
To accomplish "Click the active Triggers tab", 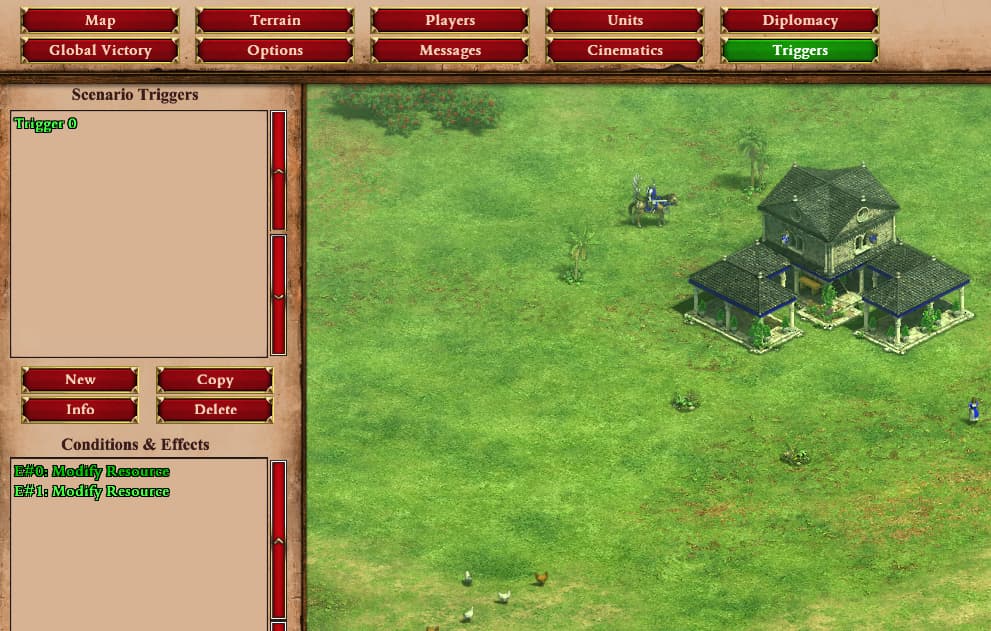I will click(800, 50).
